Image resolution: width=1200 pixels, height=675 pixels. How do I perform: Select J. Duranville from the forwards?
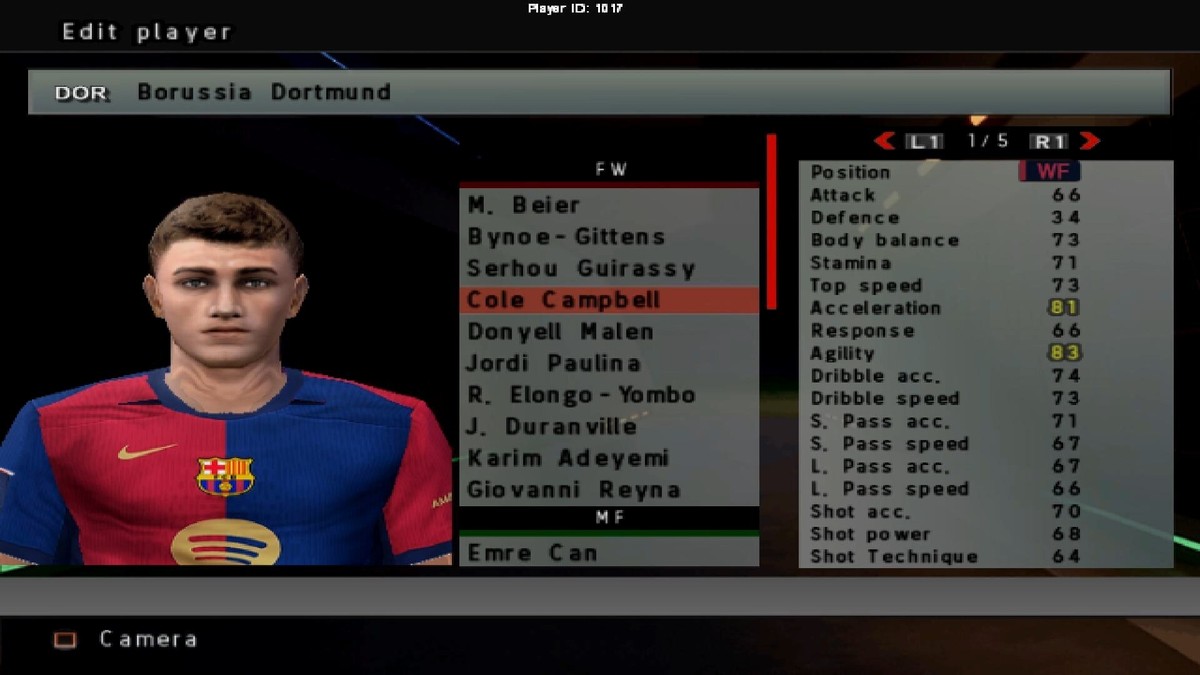[x=608, y=427]
